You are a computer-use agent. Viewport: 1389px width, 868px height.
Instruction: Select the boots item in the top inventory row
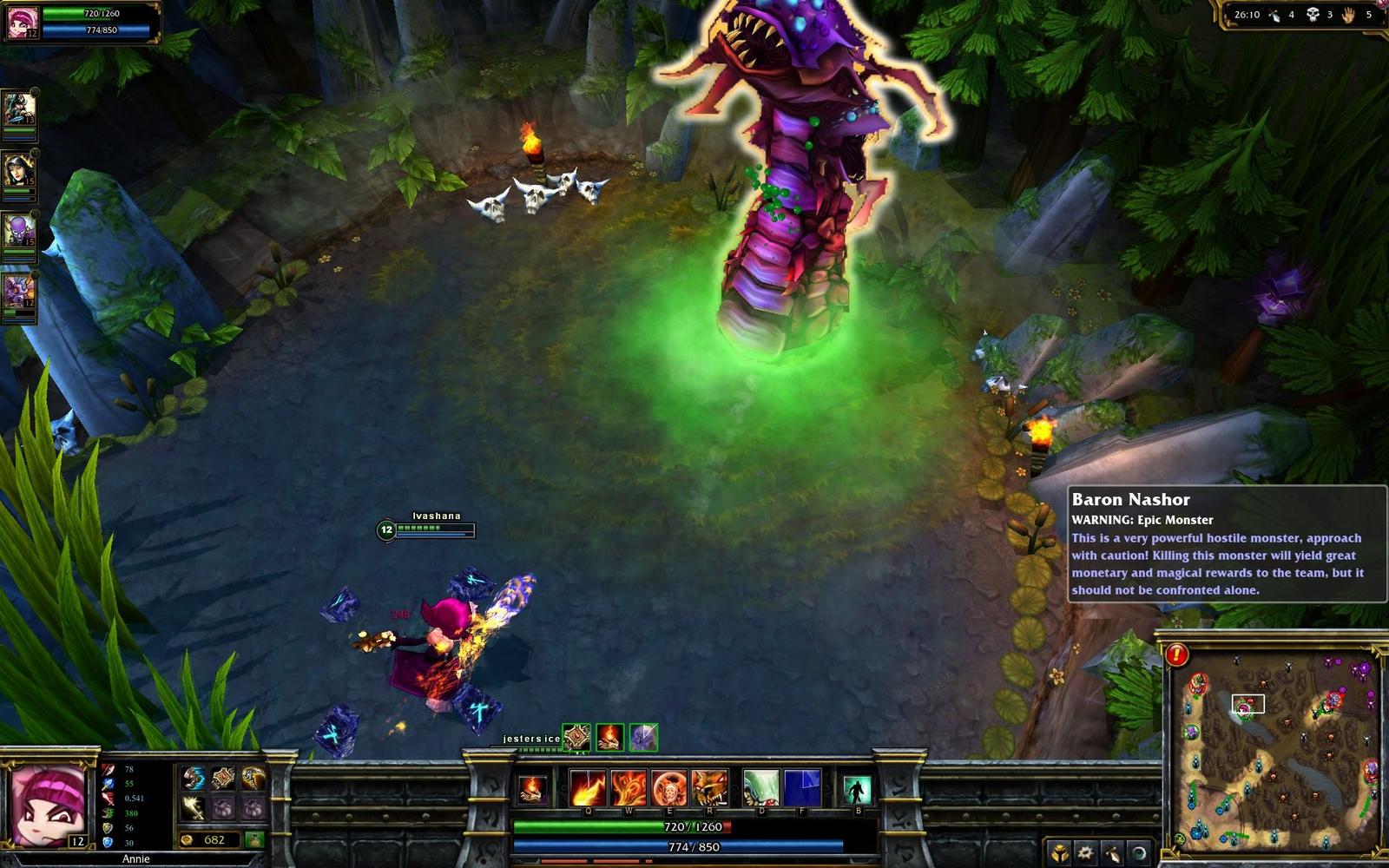194,778
